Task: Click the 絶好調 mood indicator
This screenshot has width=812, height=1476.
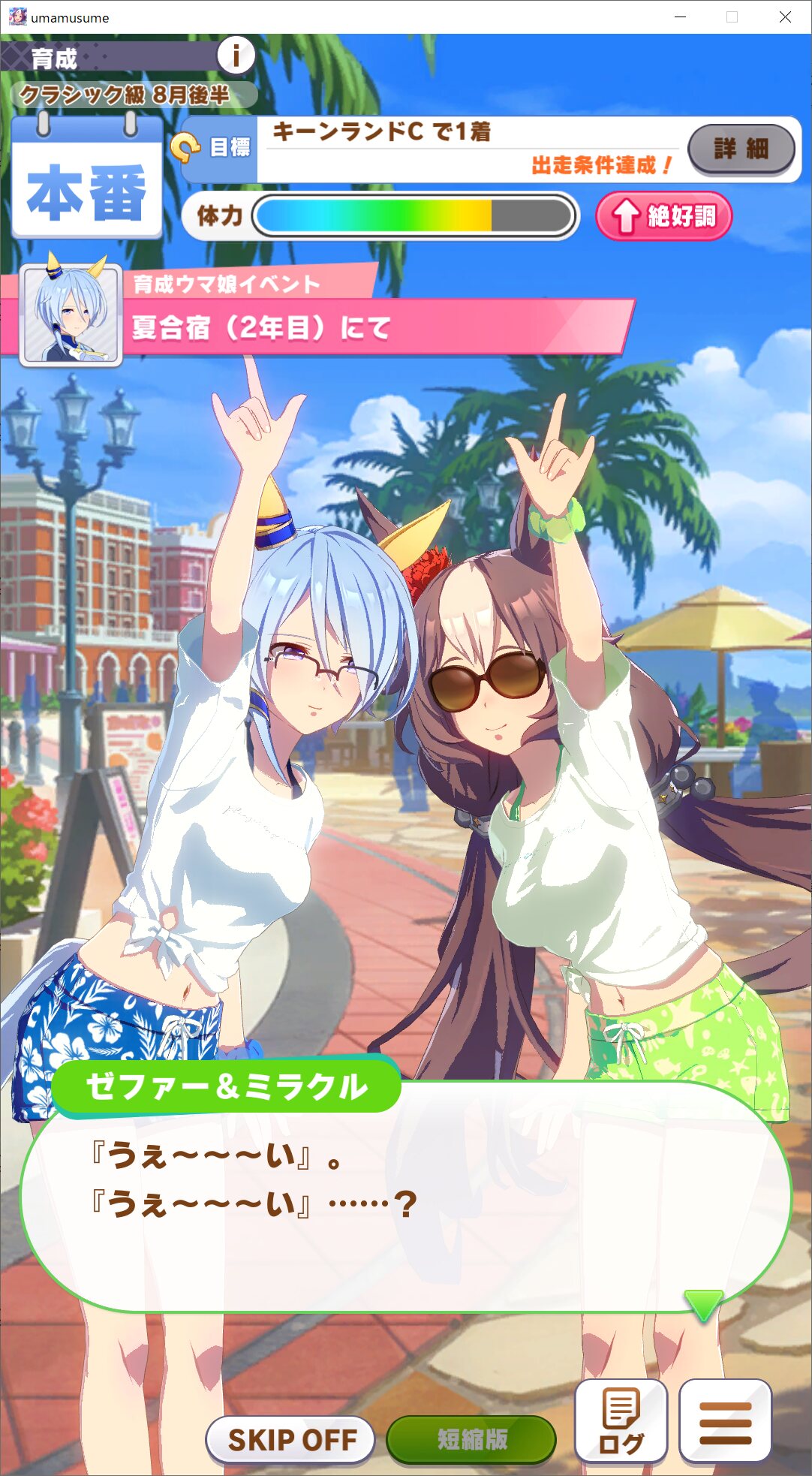Action: pyautogui.click(x=663, y=216)
